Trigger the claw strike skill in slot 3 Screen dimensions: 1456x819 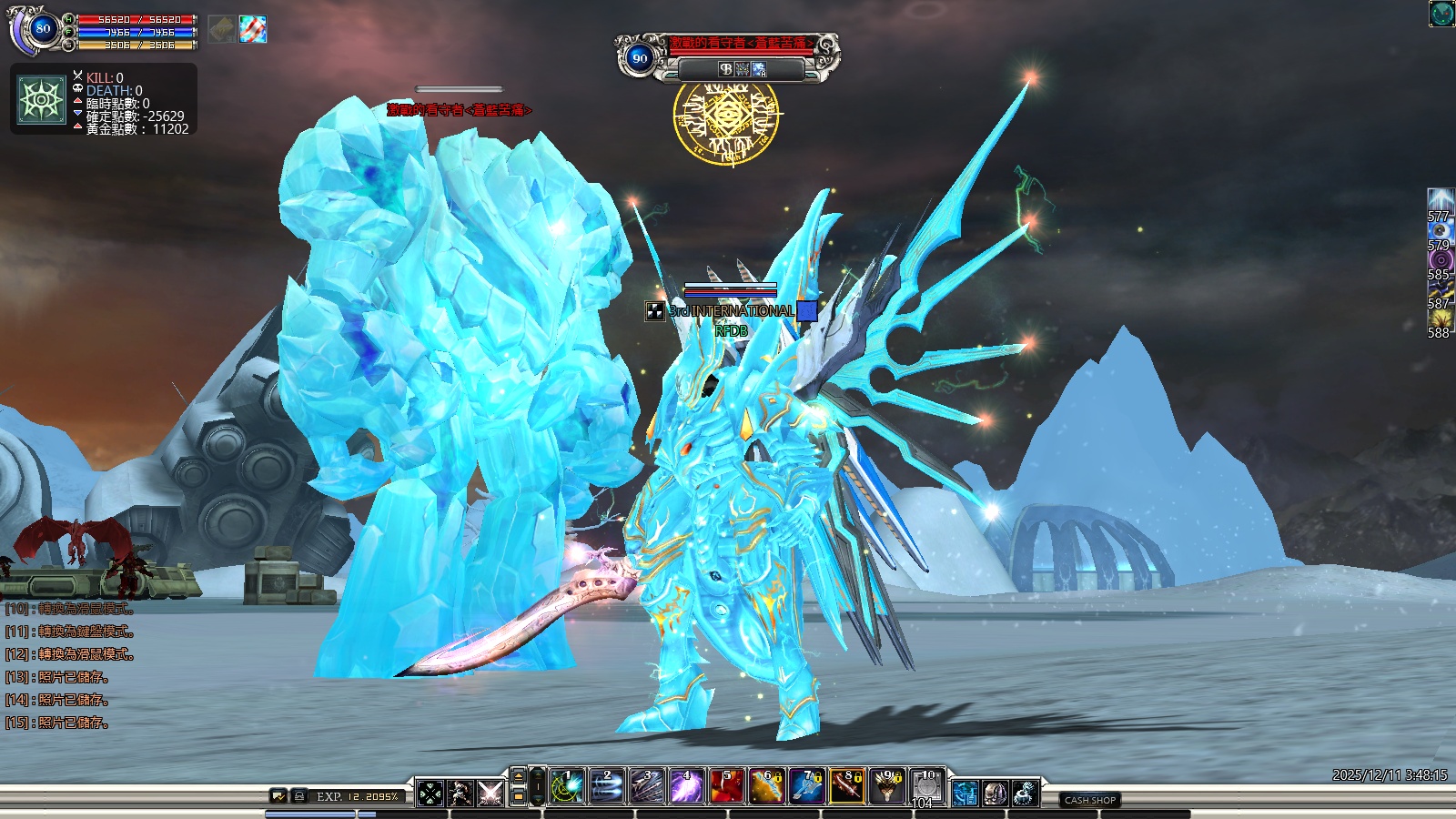point(647,787)
